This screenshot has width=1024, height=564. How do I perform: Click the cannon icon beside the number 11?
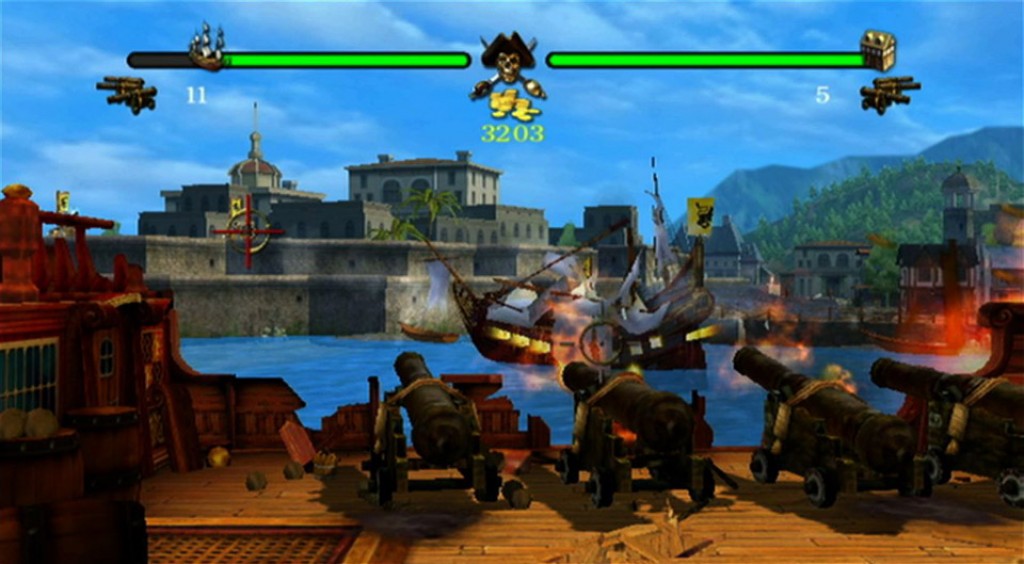click(x=128, y=93)
